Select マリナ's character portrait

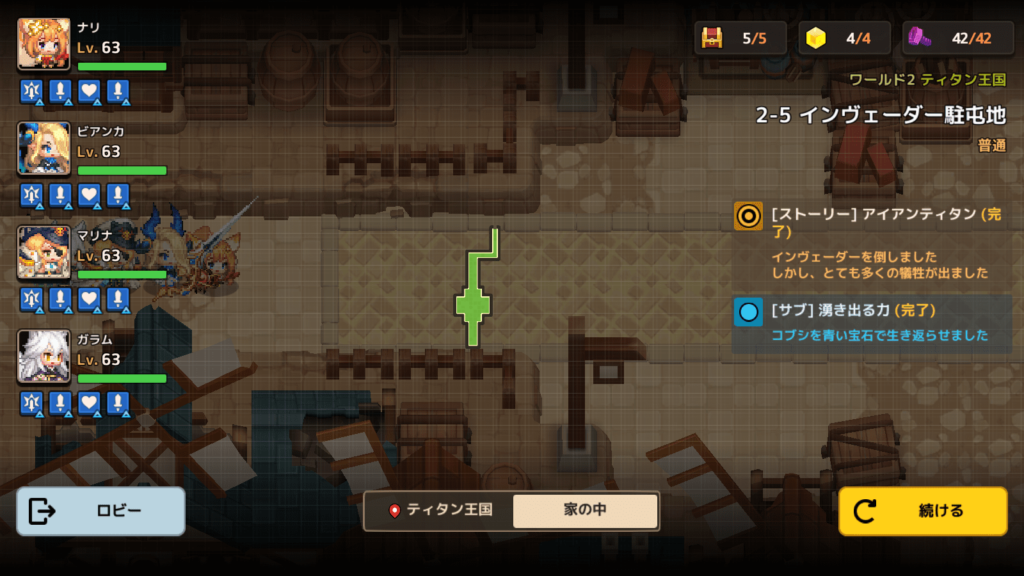click(44, 252)
